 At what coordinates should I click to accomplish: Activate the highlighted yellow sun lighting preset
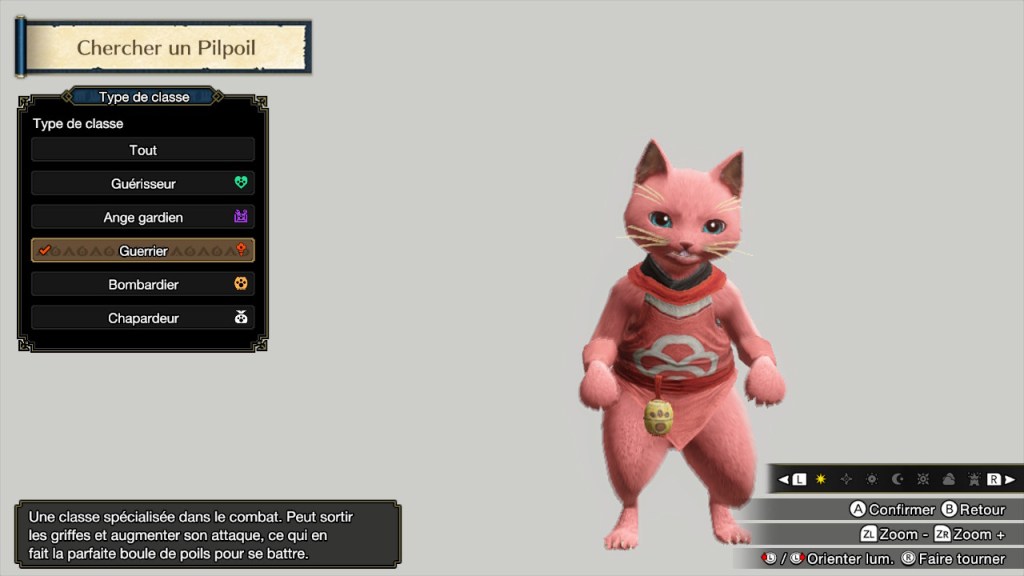822,479
